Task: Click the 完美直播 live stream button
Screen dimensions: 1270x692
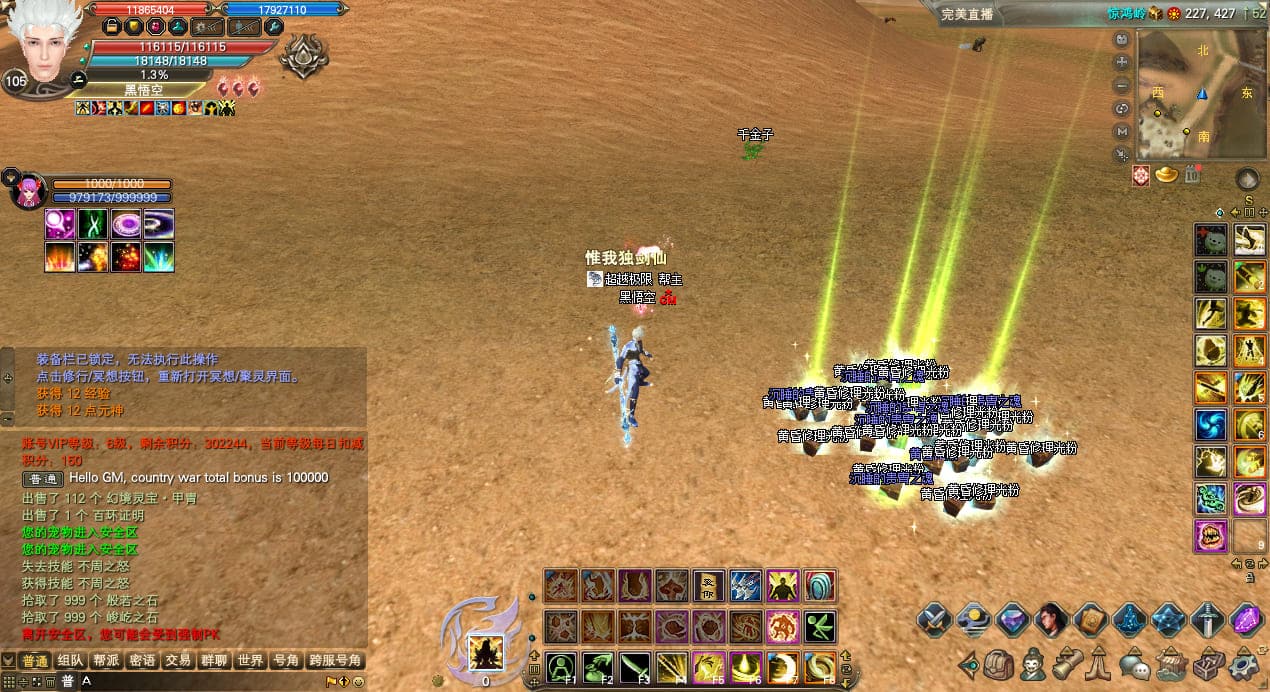Action: point(968,14)
